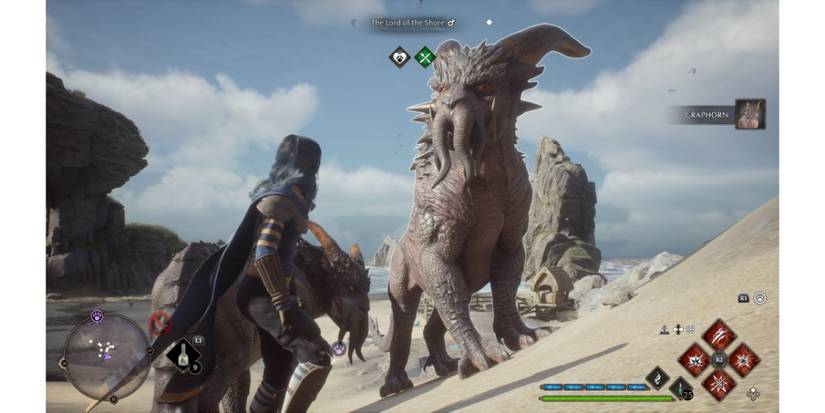Select the ancient magic flame icon

point(657,376)
